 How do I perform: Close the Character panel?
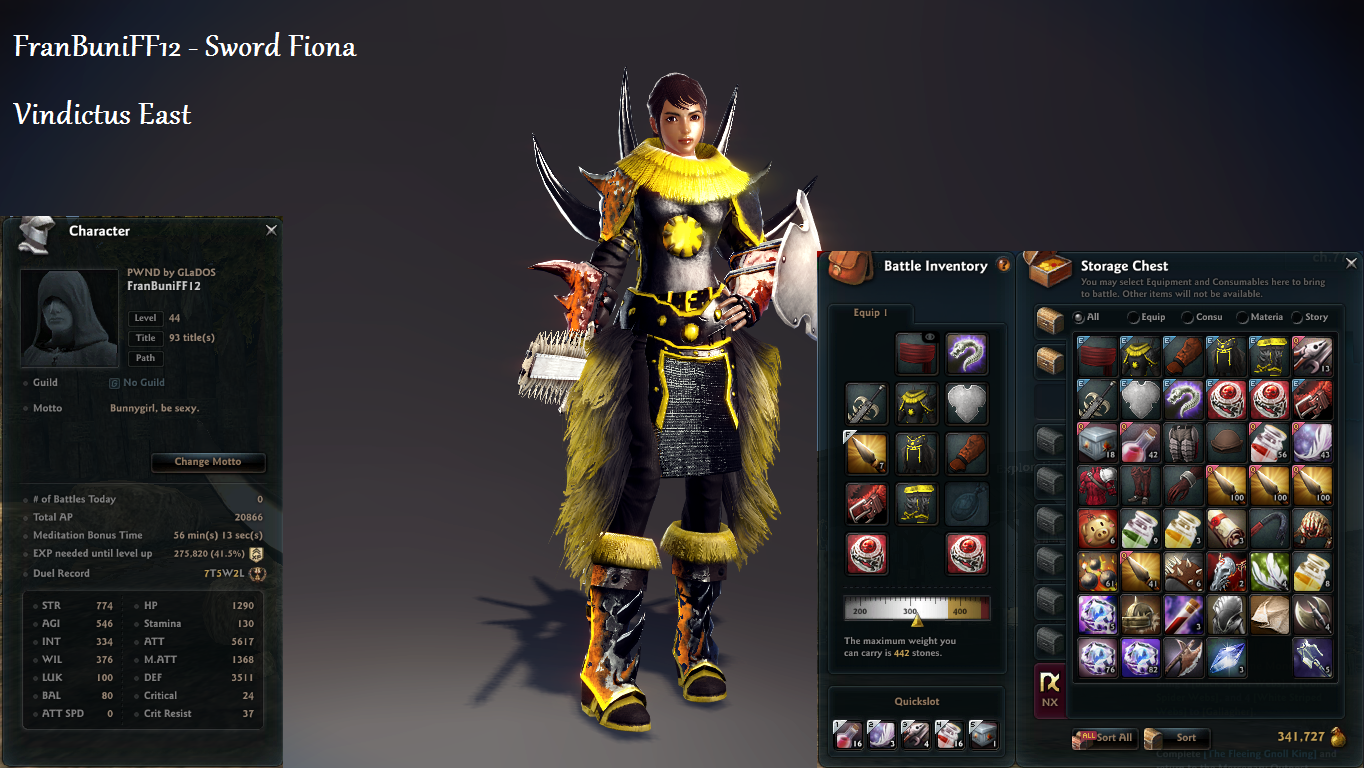(271, 230)
